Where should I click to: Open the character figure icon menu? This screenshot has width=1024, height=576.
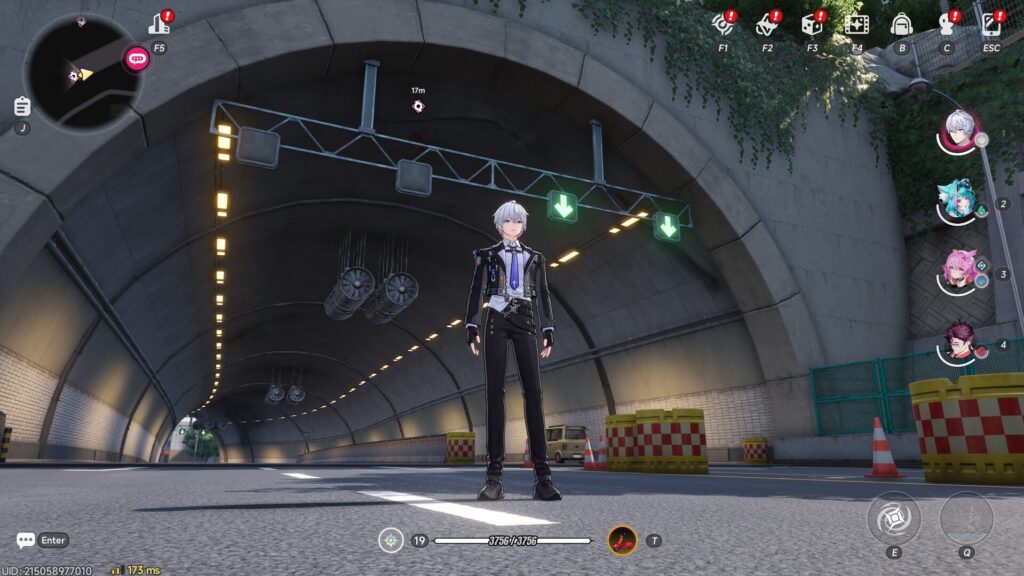point(946,24)
